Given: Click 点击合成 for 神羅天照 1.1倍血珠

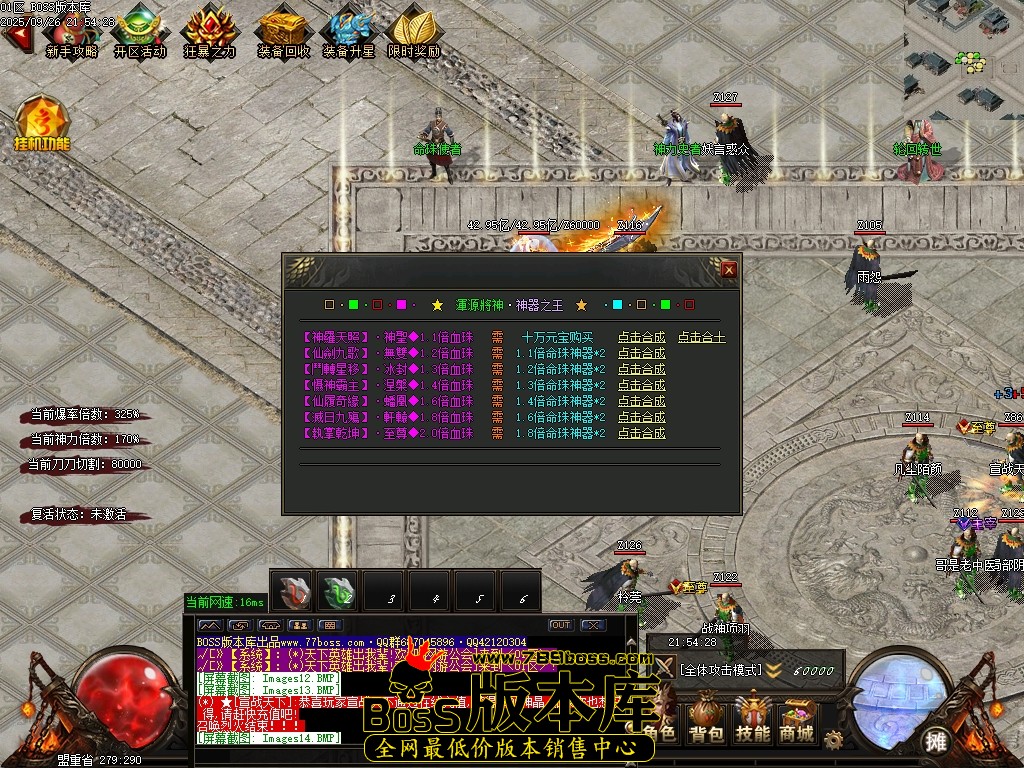Looking at the screenshot, I should (x=641, y=338).
